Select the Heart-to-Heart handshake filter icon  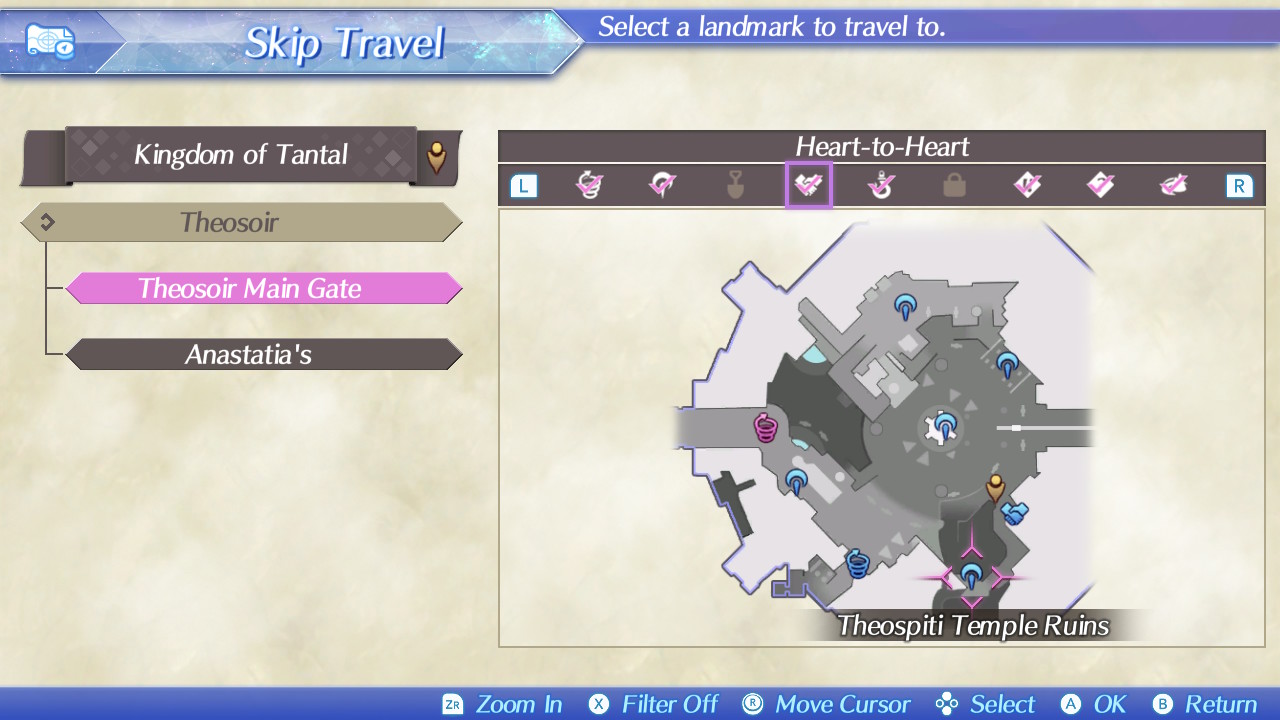(x=808, y=185)
